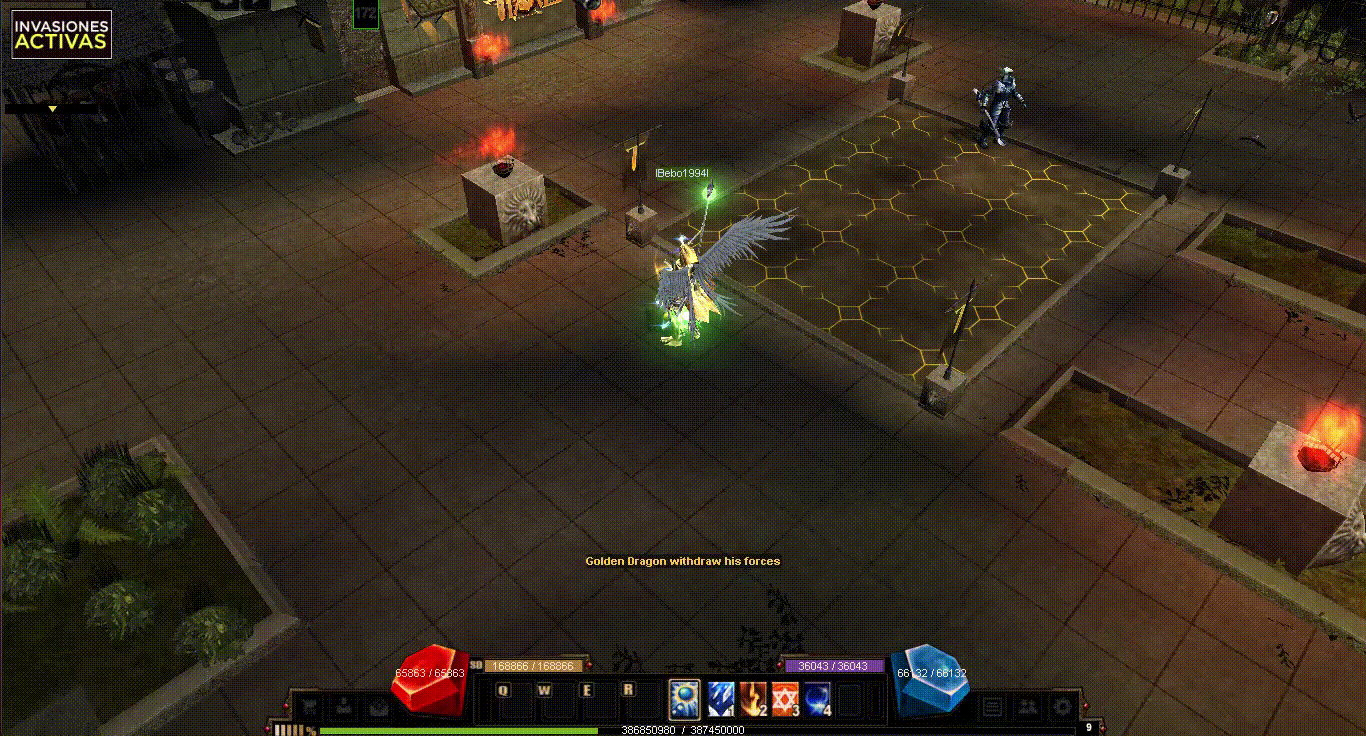Open the character silhouette menu icon

344,706
